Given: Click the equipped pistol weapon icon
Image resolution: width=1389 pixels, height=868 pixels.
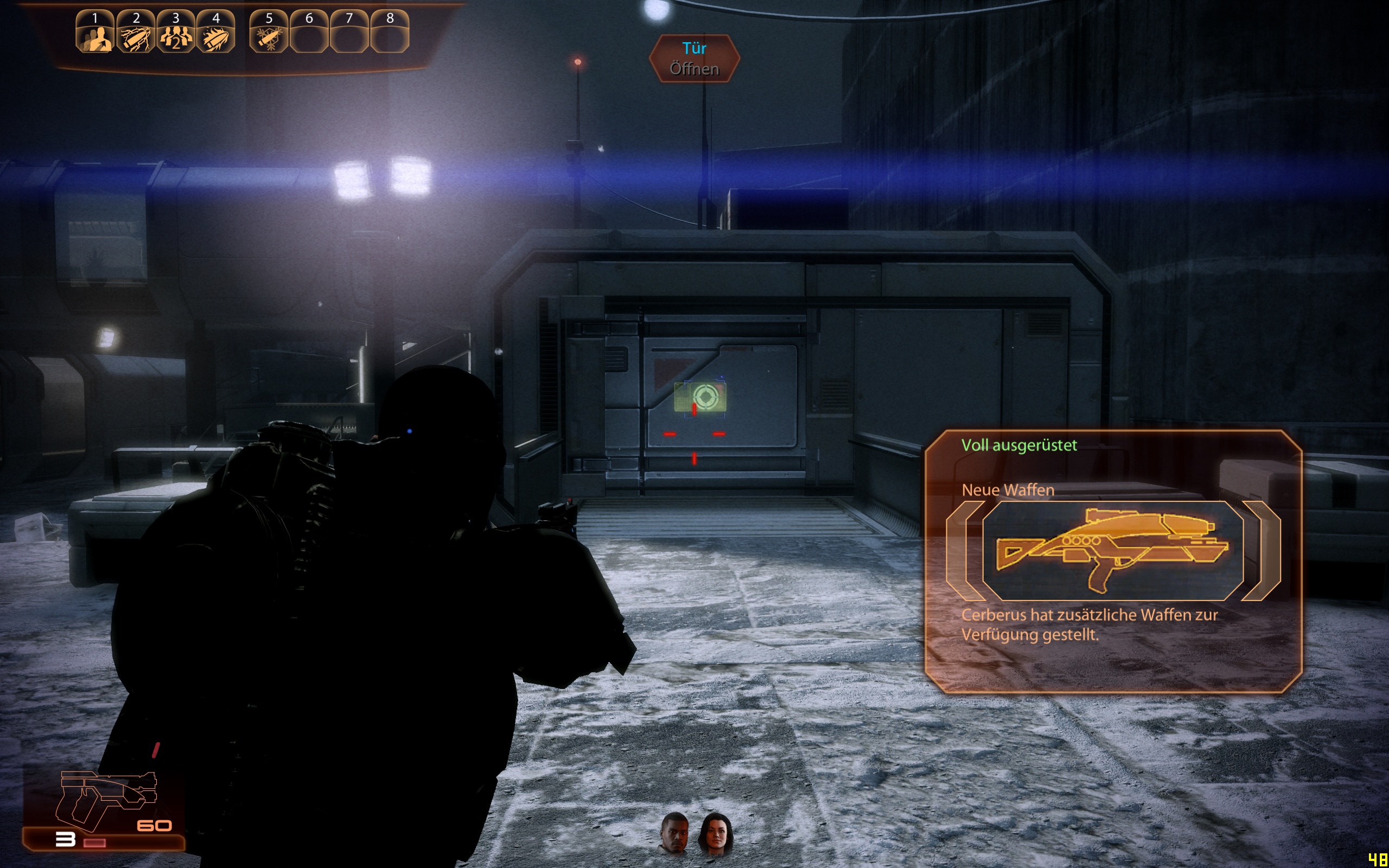Looking at the screenshot, I should 106,801.
